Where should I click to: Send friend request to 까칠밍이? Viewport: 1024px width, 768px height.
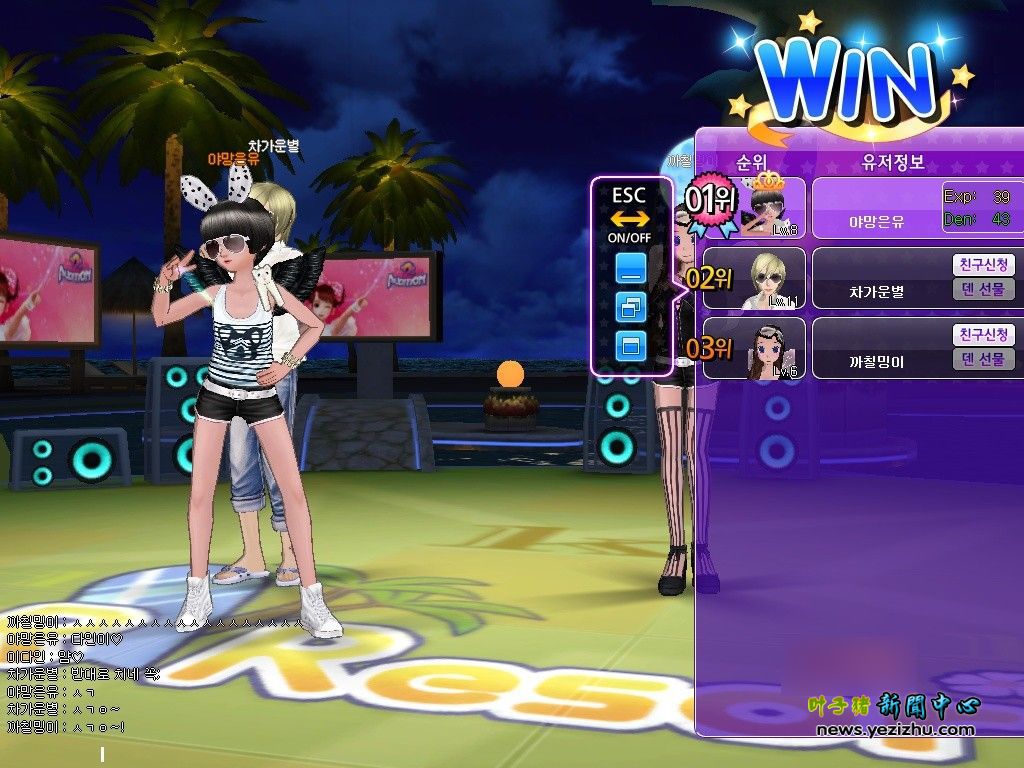[983, 335]
